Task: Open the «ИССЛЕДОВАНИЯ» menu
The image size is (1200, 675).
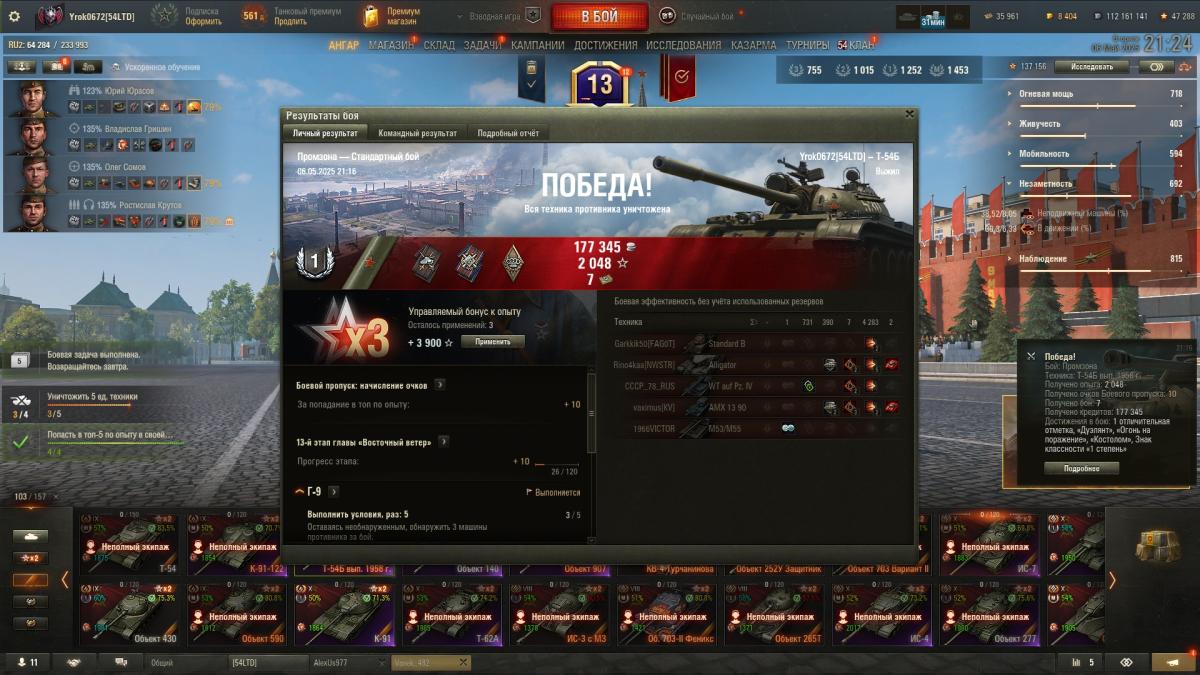Action: point(683,45)
